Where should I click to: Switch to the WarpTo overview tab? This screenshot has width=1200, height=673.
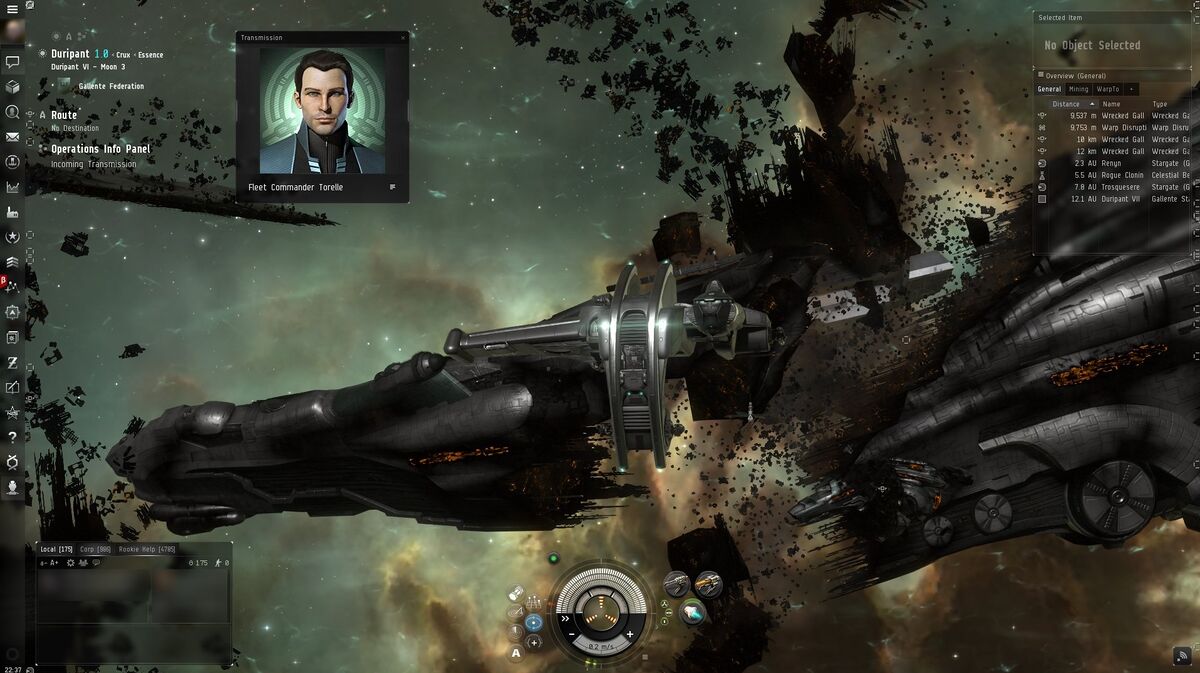click(x=1108, y=89)
